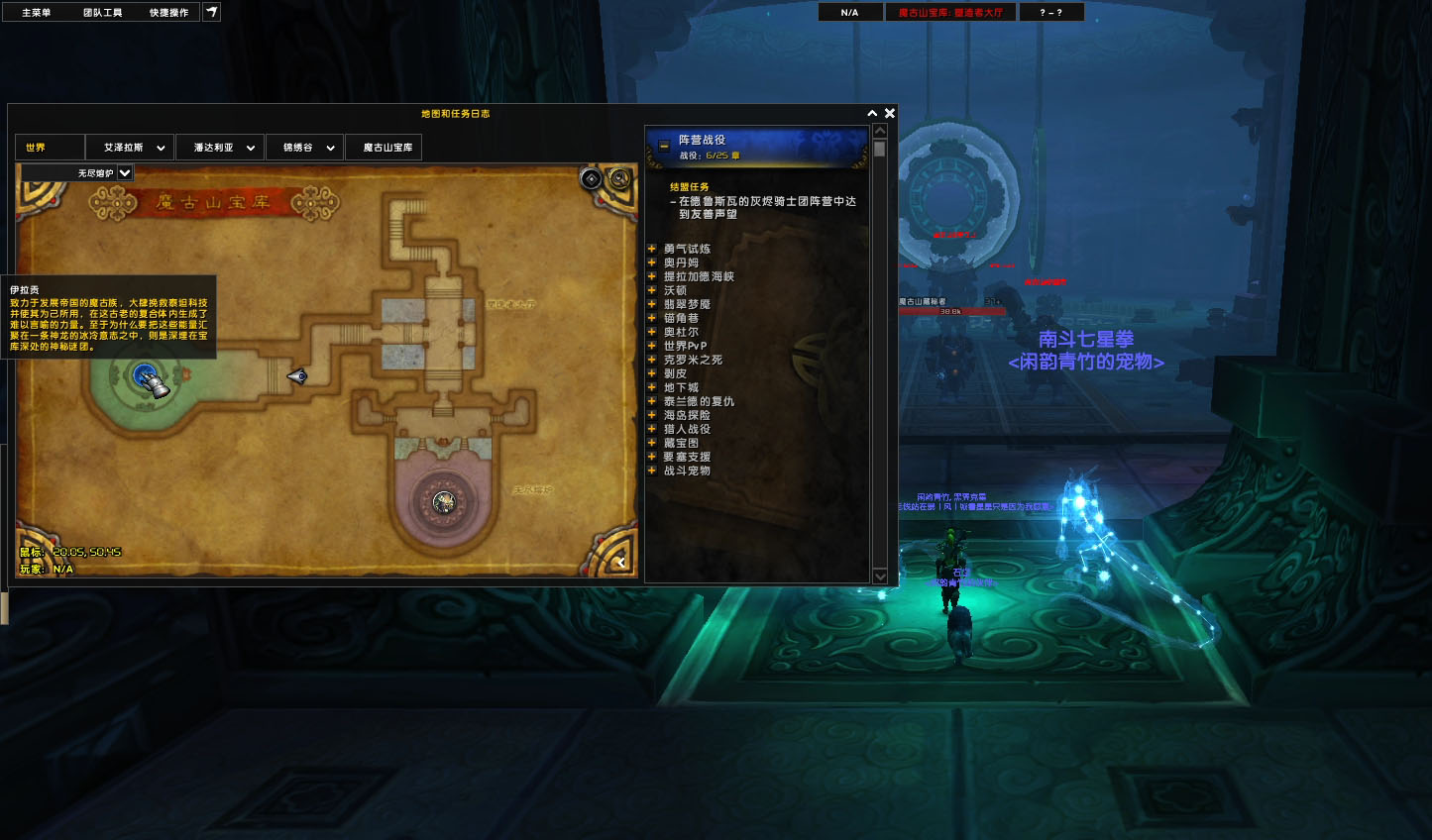Viewport: 1432px width, 840px height.
Task: Click the red 魔古山宝库: 塑造者大厅 zone button
Action: tap(949, 11)
